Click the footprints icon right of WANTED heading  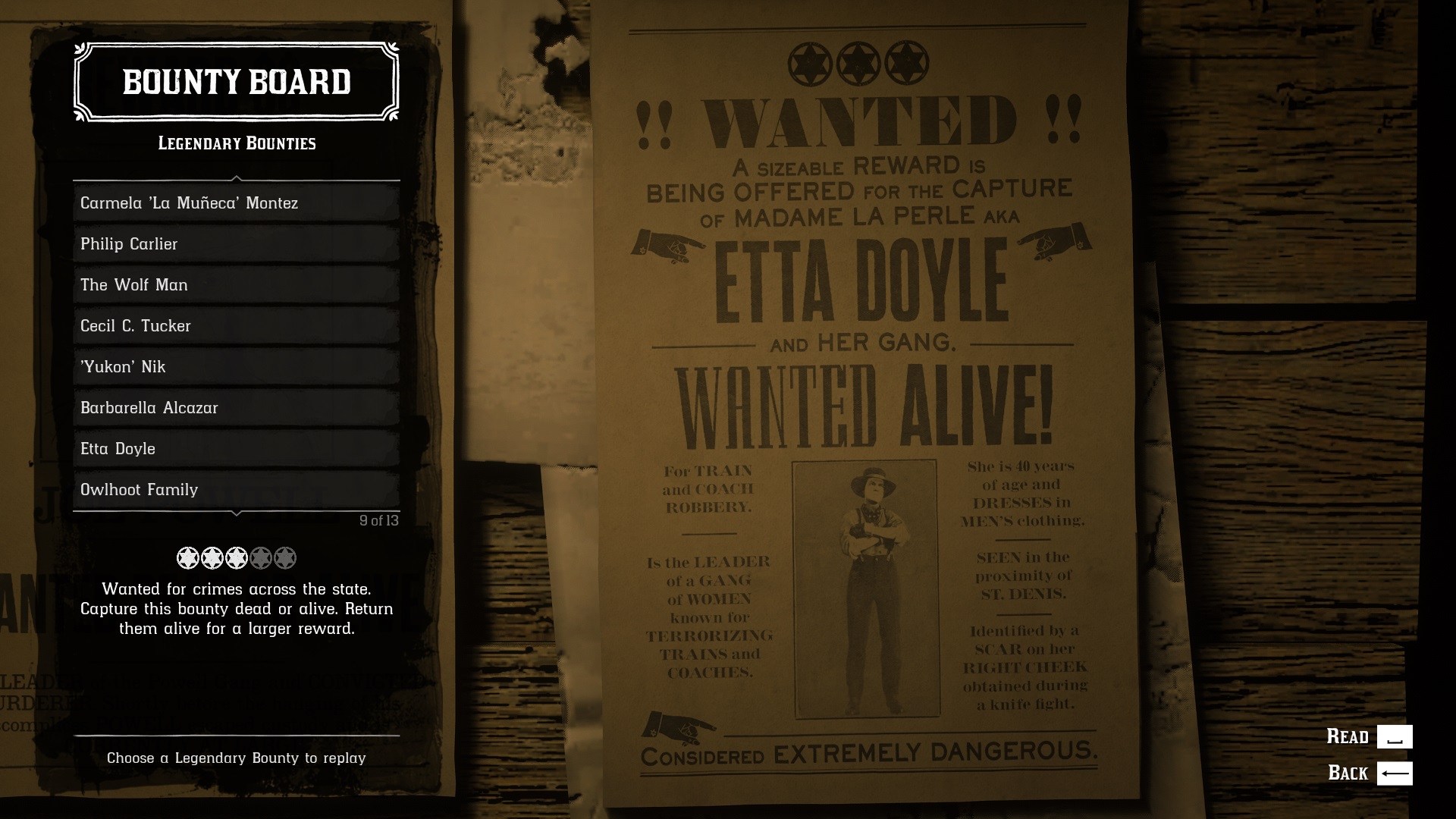(x=1062, y=118)
